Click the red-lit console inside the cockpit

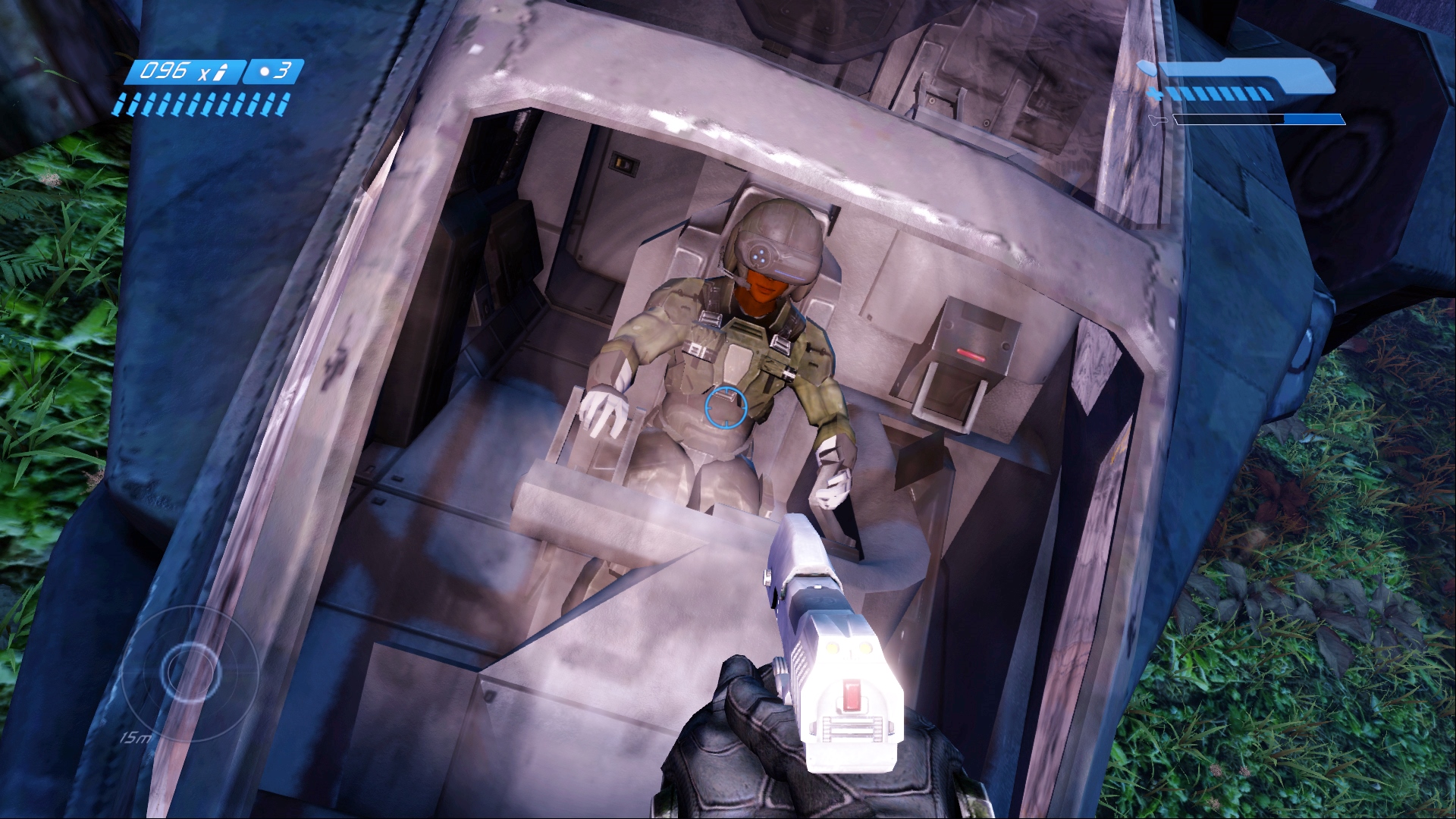pyautogui.click(x=974, y=341)
